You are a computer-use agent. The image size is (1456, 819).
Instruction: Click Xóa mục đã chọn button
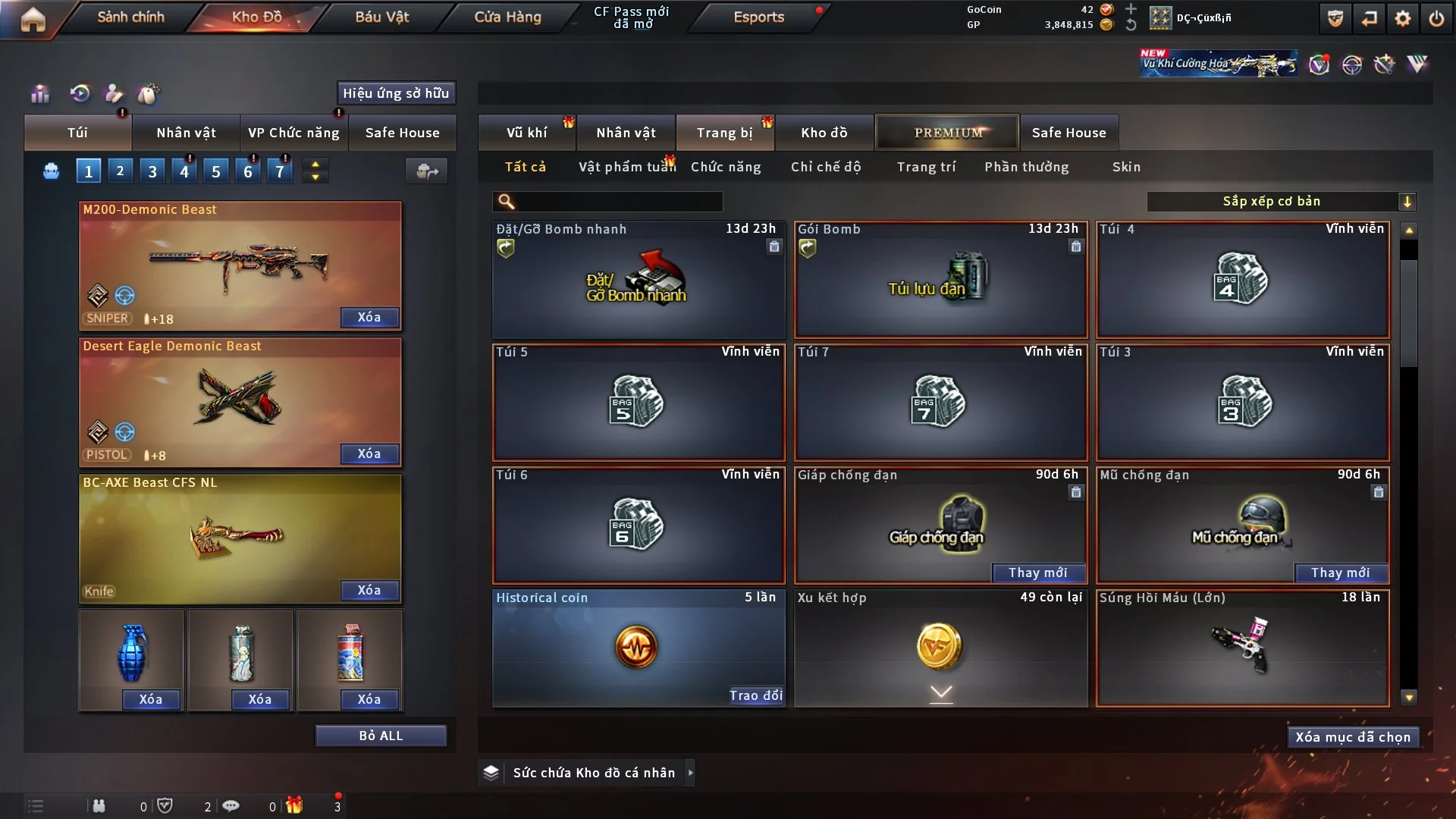point(1352,737)
